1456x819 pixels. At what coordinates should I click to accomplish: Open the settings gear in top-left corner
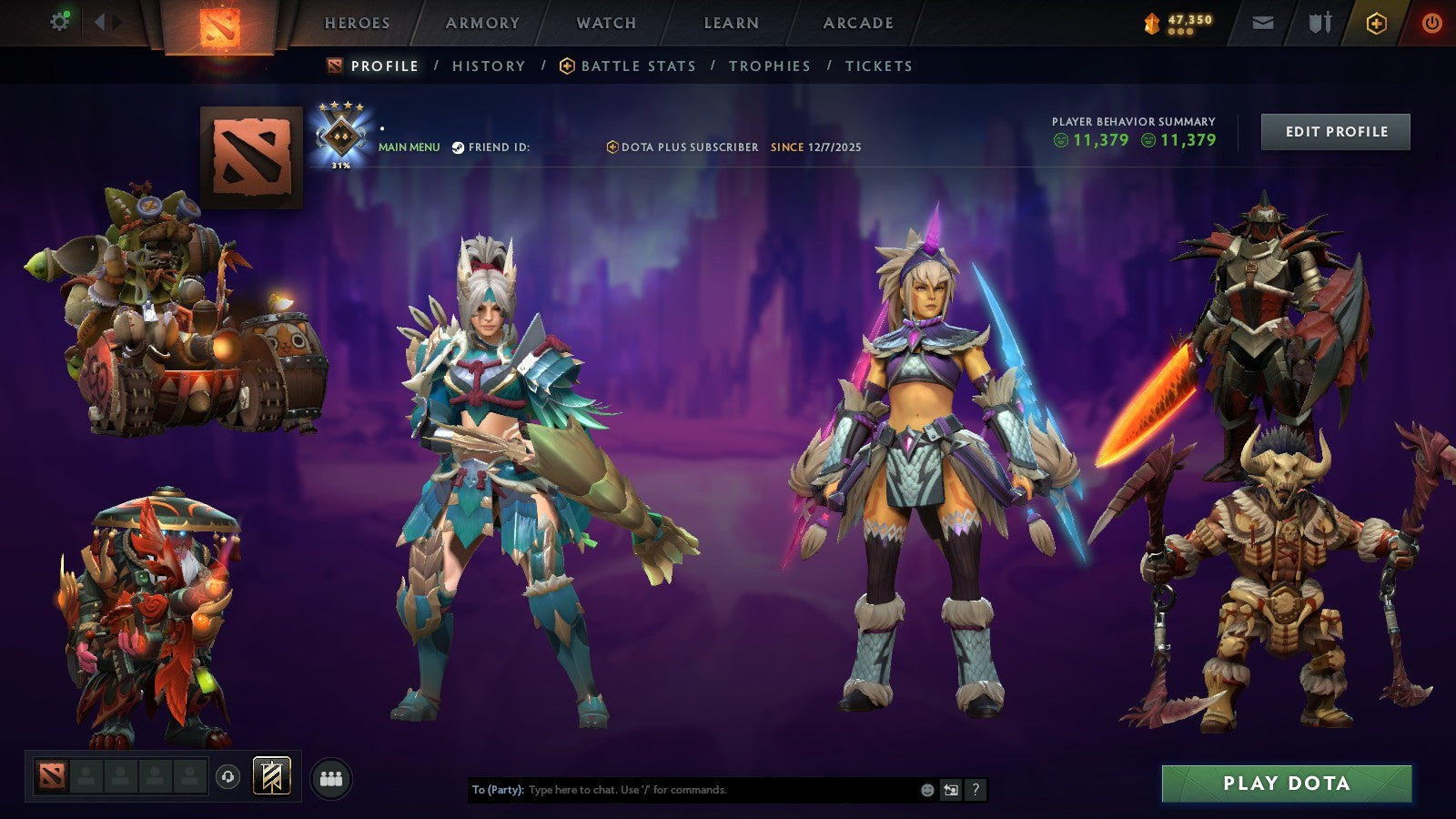(x=60, y=20)
